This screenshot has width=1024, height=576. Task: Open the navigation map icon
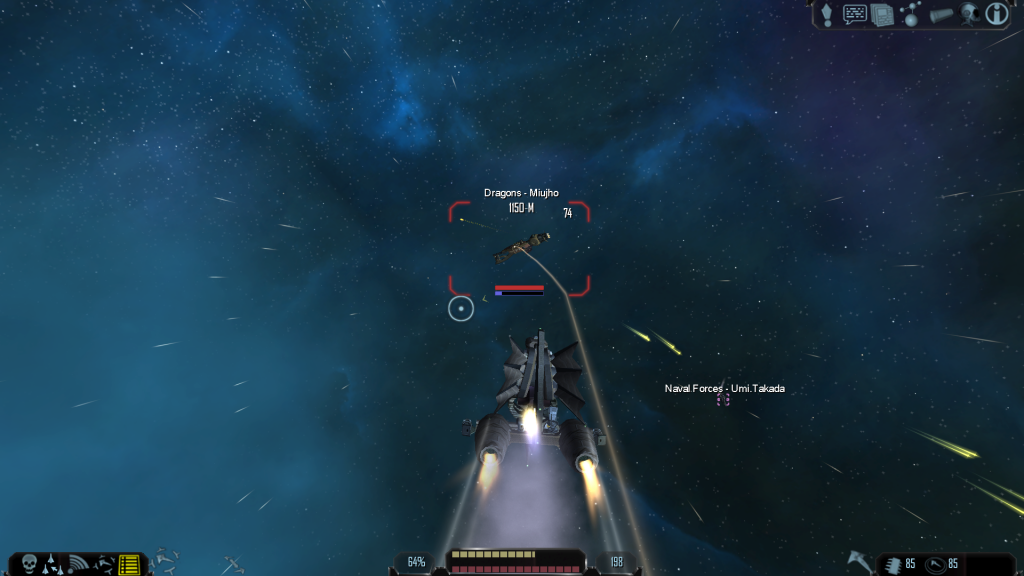[x=910, y=14]
